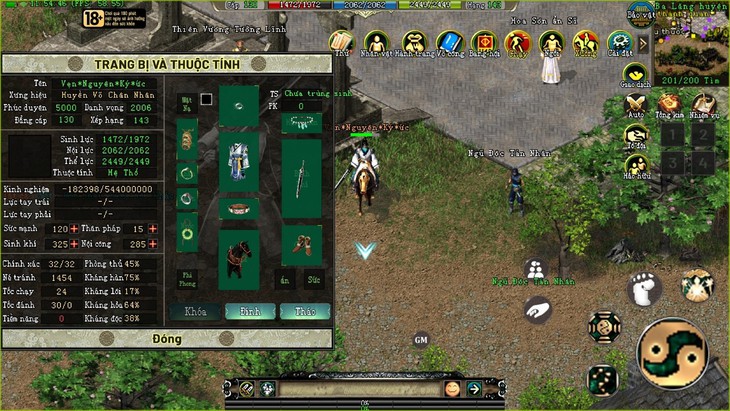The height and width of the screenshot is (411, 730).
Task: Select the Tháo unequip button
Action: pos(304,311)
